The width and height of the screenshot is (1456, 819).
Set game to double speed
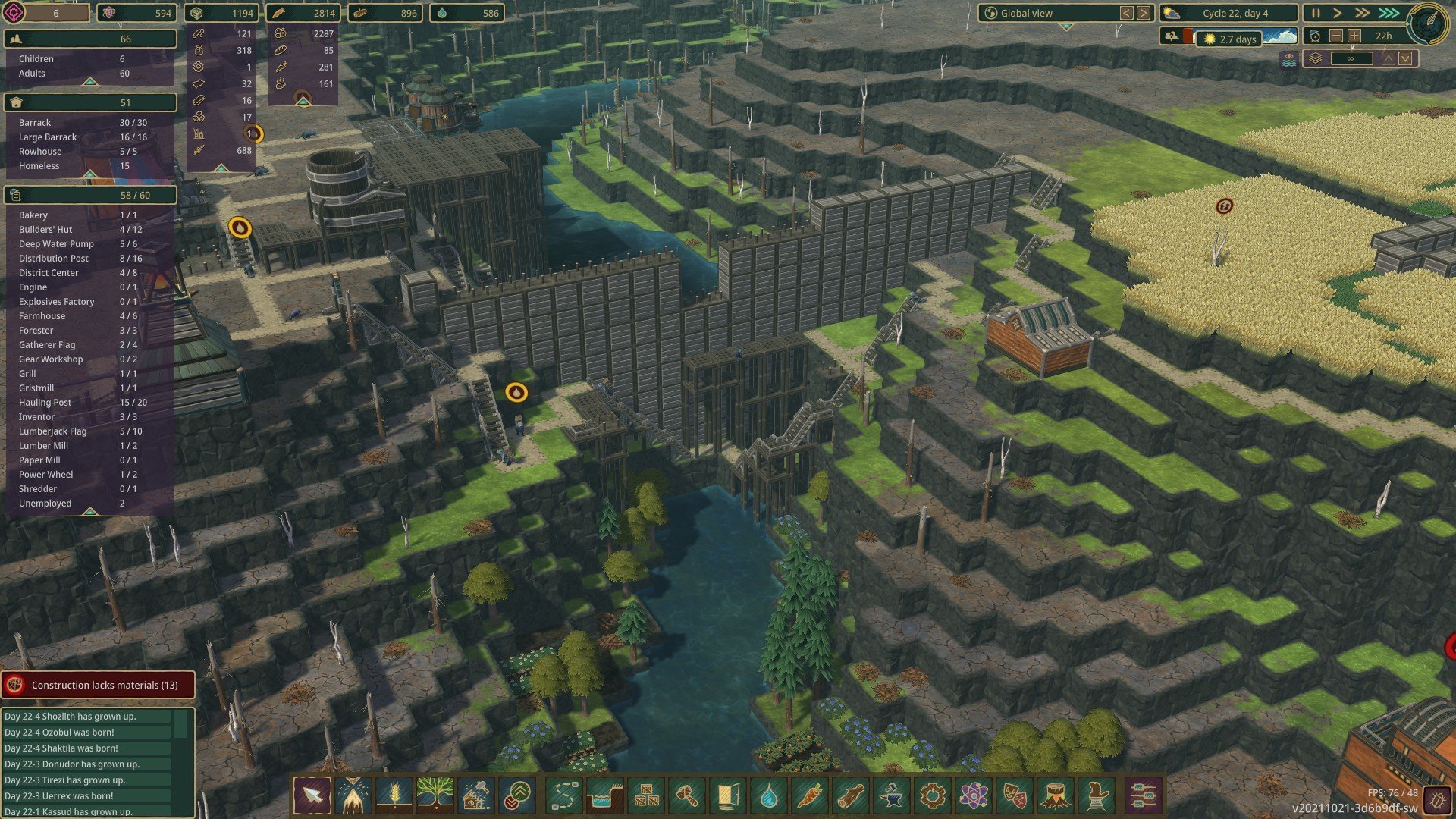[1363, 13]
